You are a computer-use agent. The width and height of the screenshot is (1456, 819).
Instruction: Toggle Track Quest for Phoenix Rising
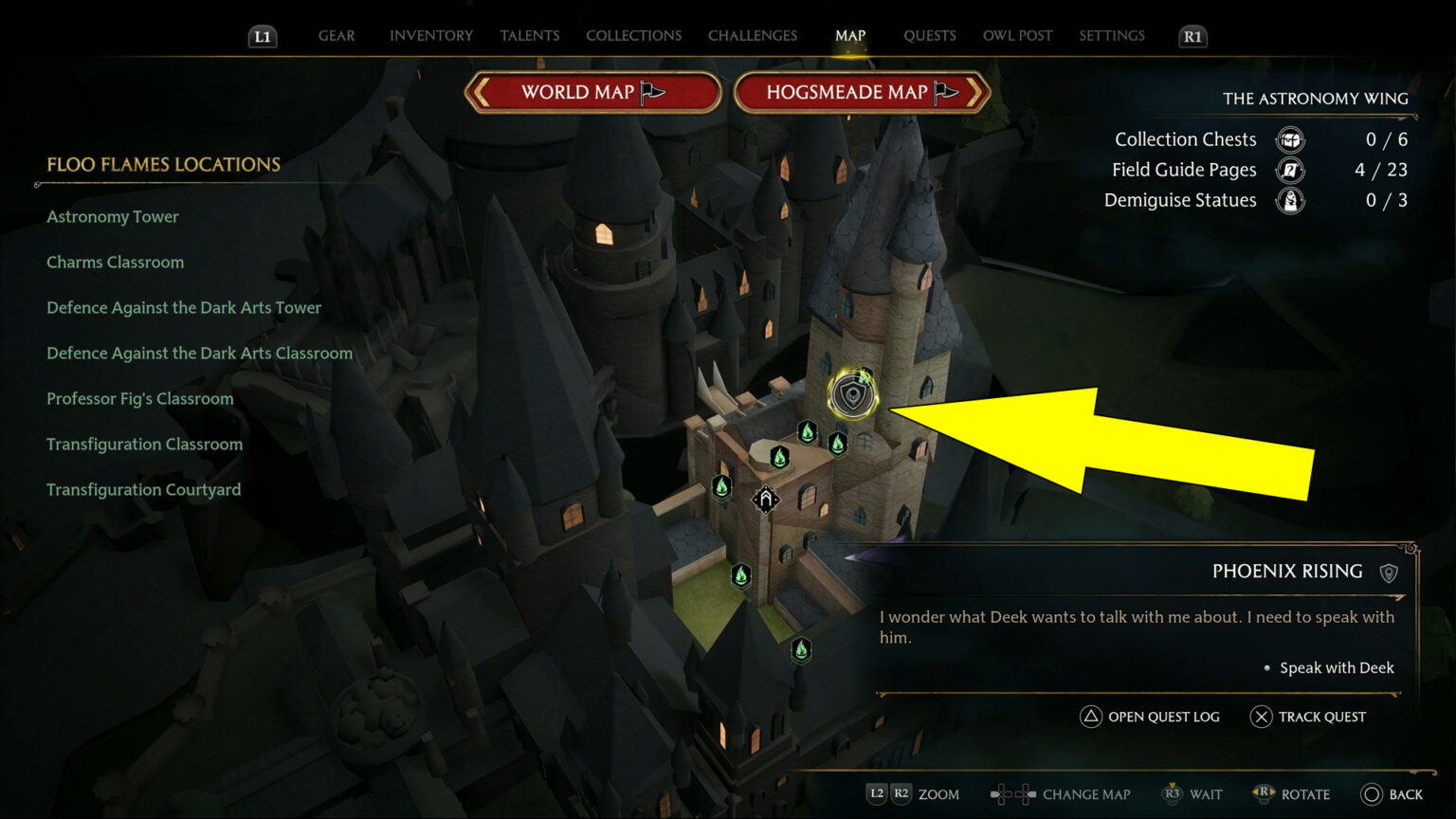click(x=1309, y=717)
